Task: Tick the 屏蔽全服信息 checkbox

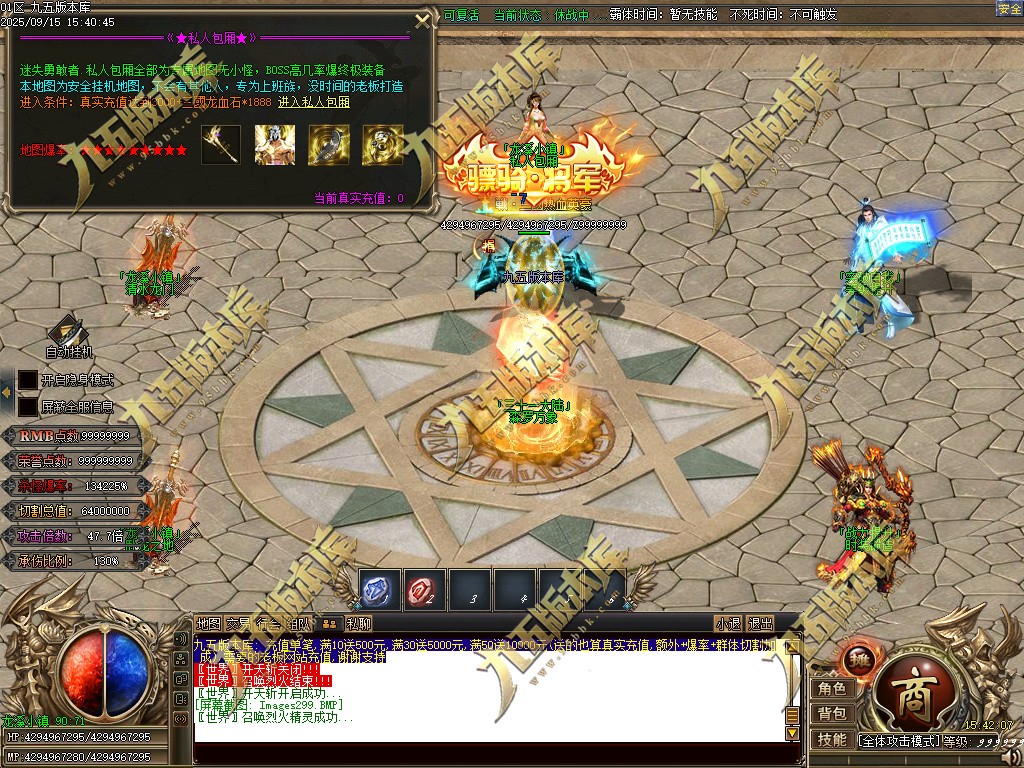Action: (28, 407)
